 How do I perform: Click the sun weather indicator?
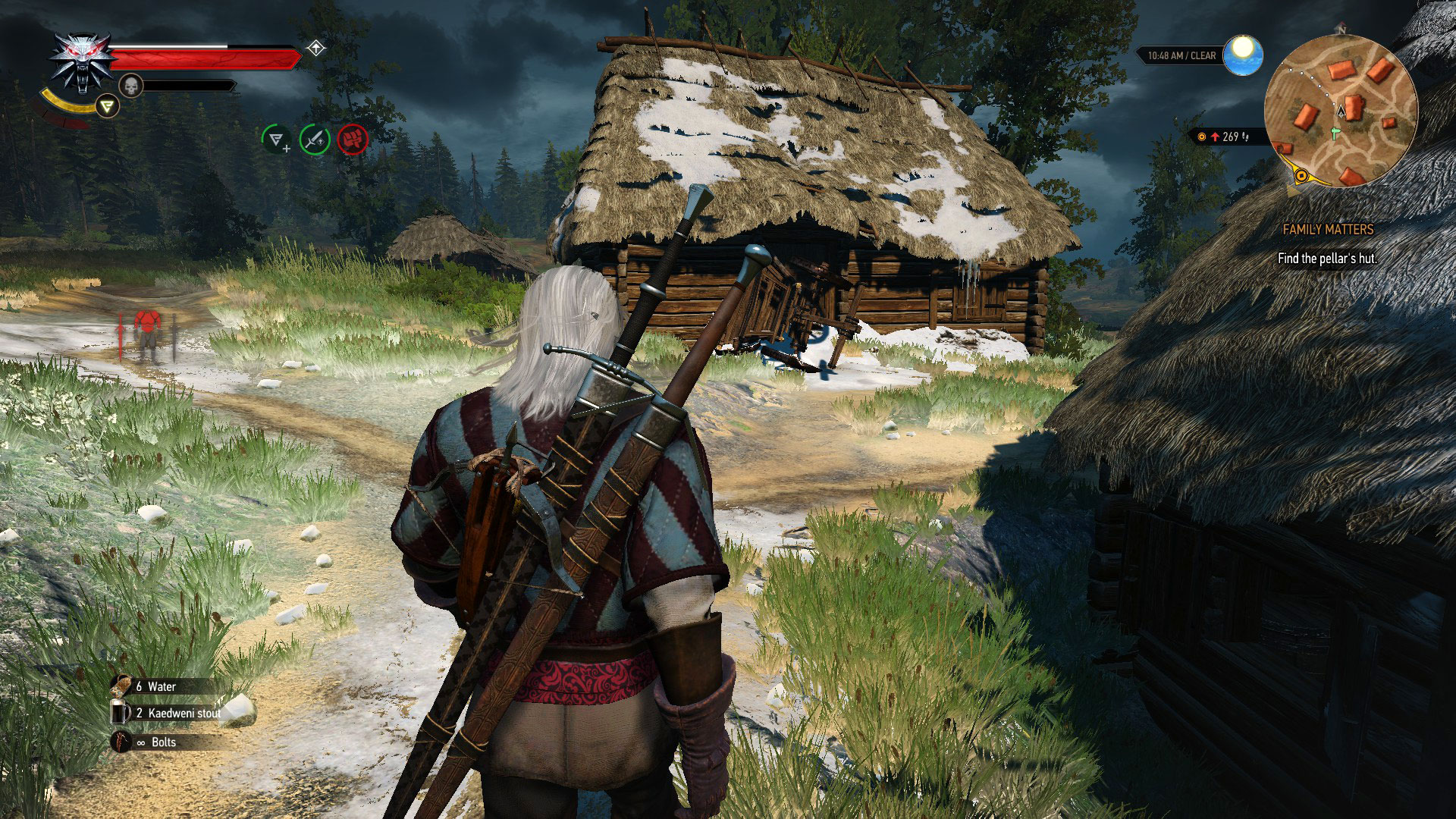pos(1241,53)
